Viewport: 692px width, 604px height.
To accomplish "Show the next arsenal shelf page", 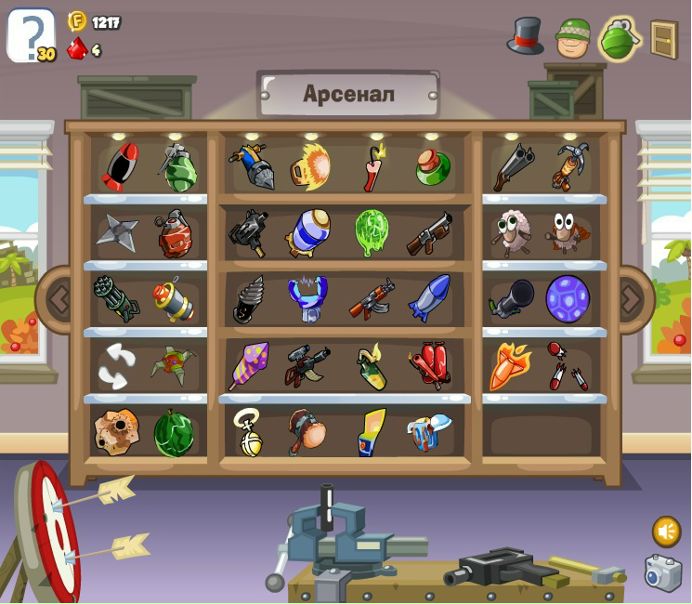I will point(630,298).
